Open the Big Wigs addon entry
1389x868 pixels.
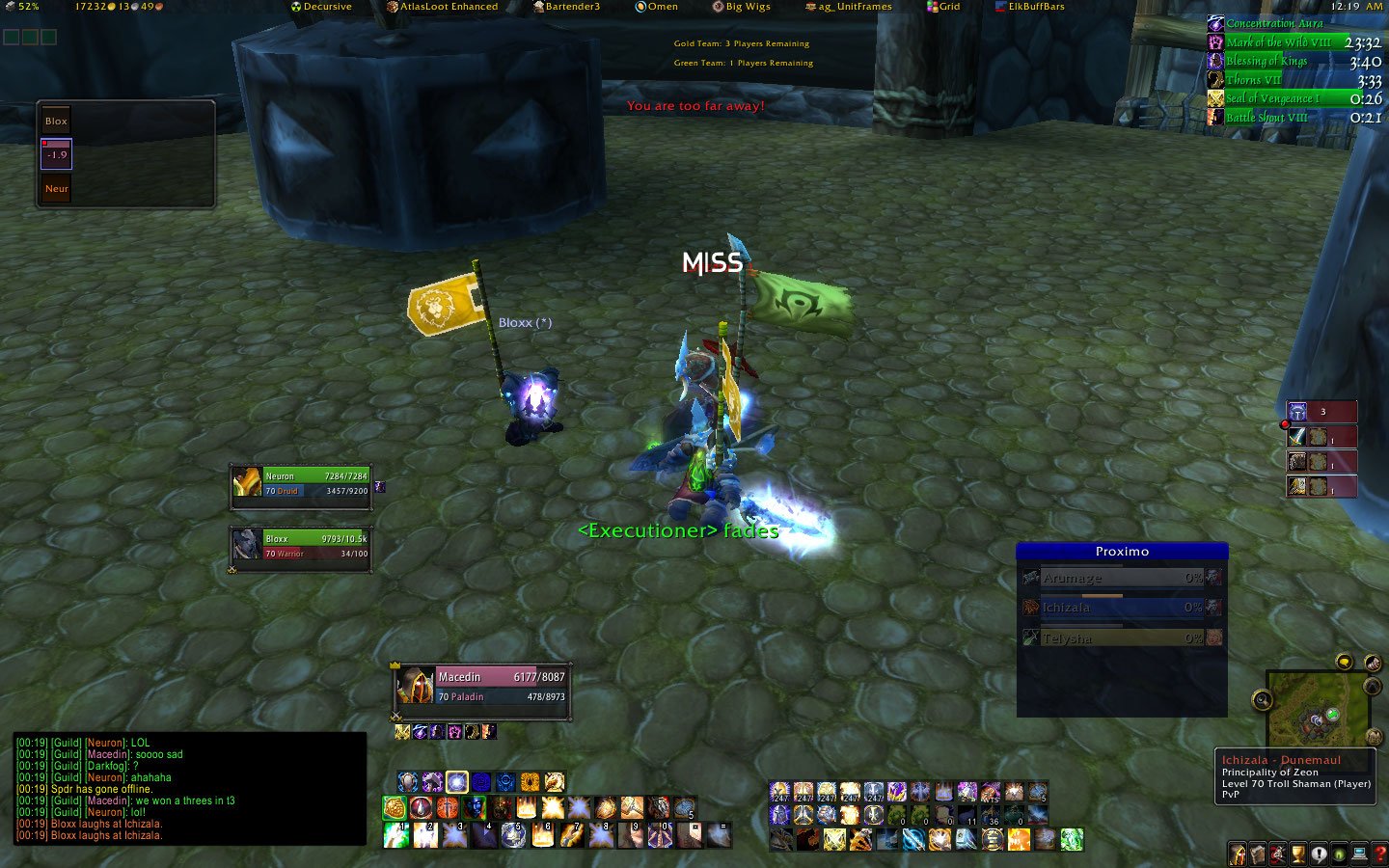point(742,7)
